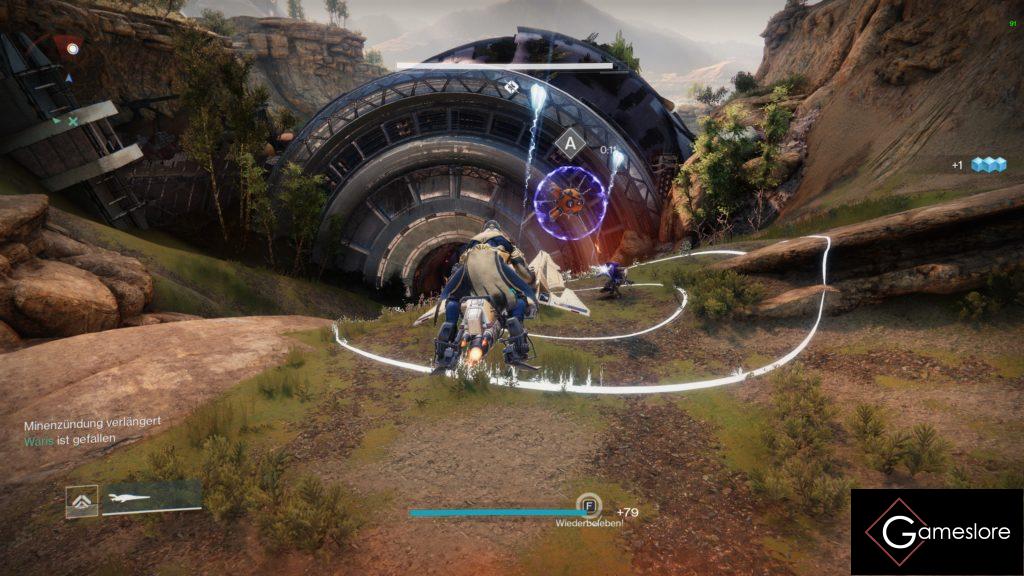This screenshot has height=576, width=1024.
Task: Click the blue cubes pickup icon
Action: [988, 165]
